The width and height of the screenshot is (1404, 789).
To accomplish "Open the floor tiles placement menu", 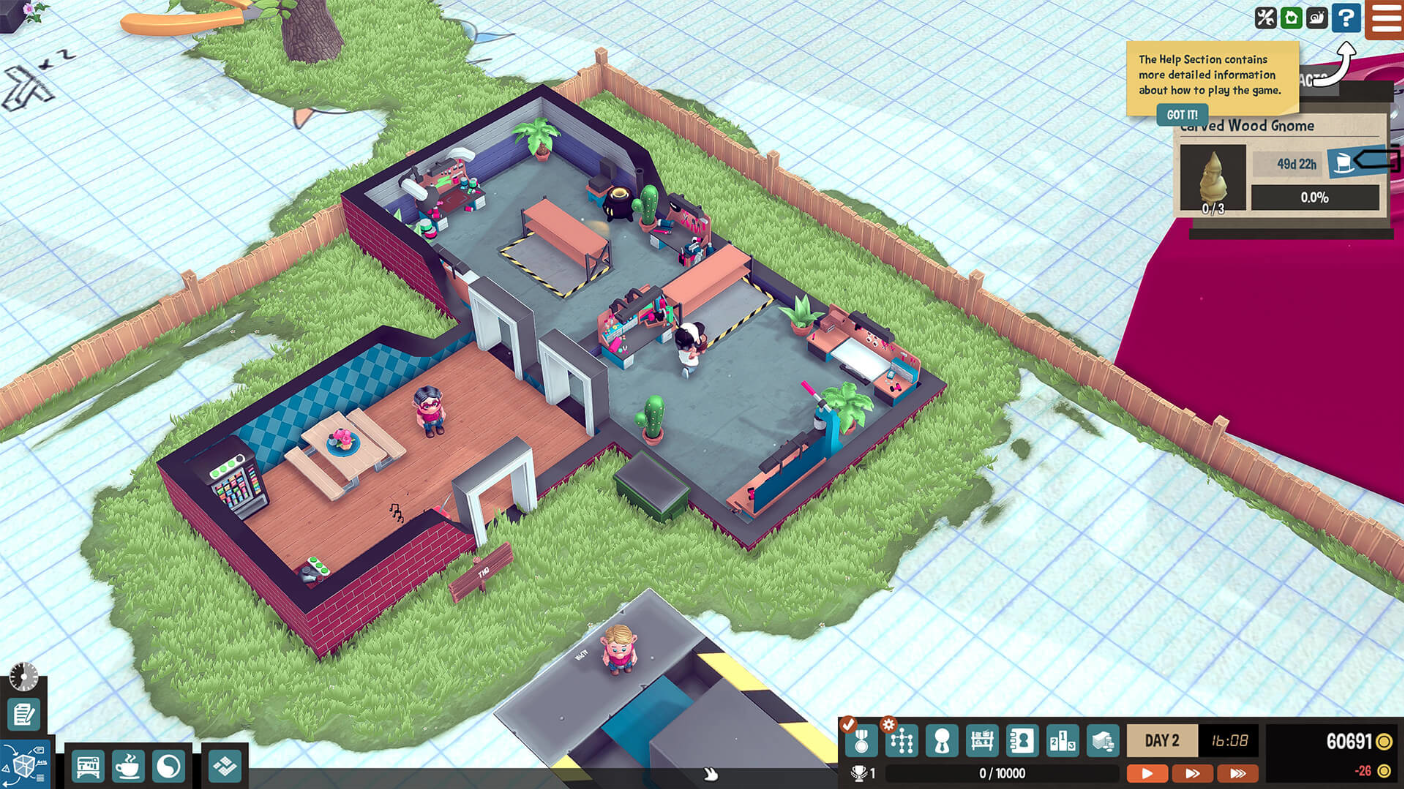I will coord(225,766).
